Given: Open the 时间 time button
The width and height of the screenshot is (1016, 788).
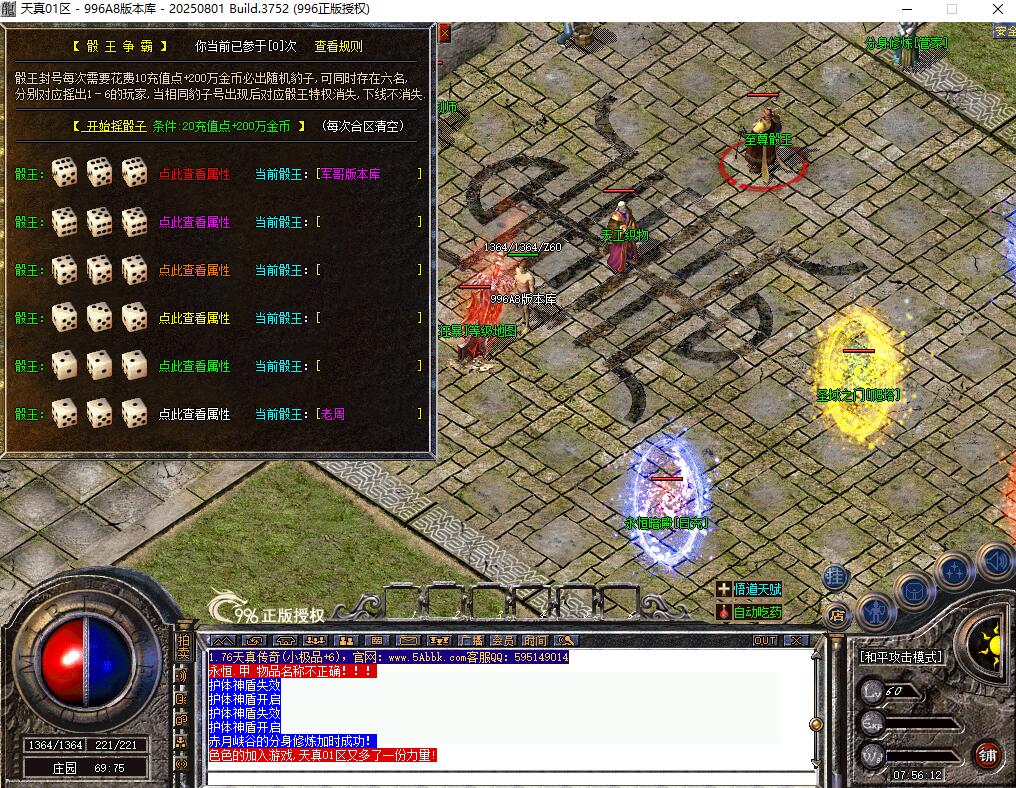Looking at the screenshot, I should pos(535,640).
